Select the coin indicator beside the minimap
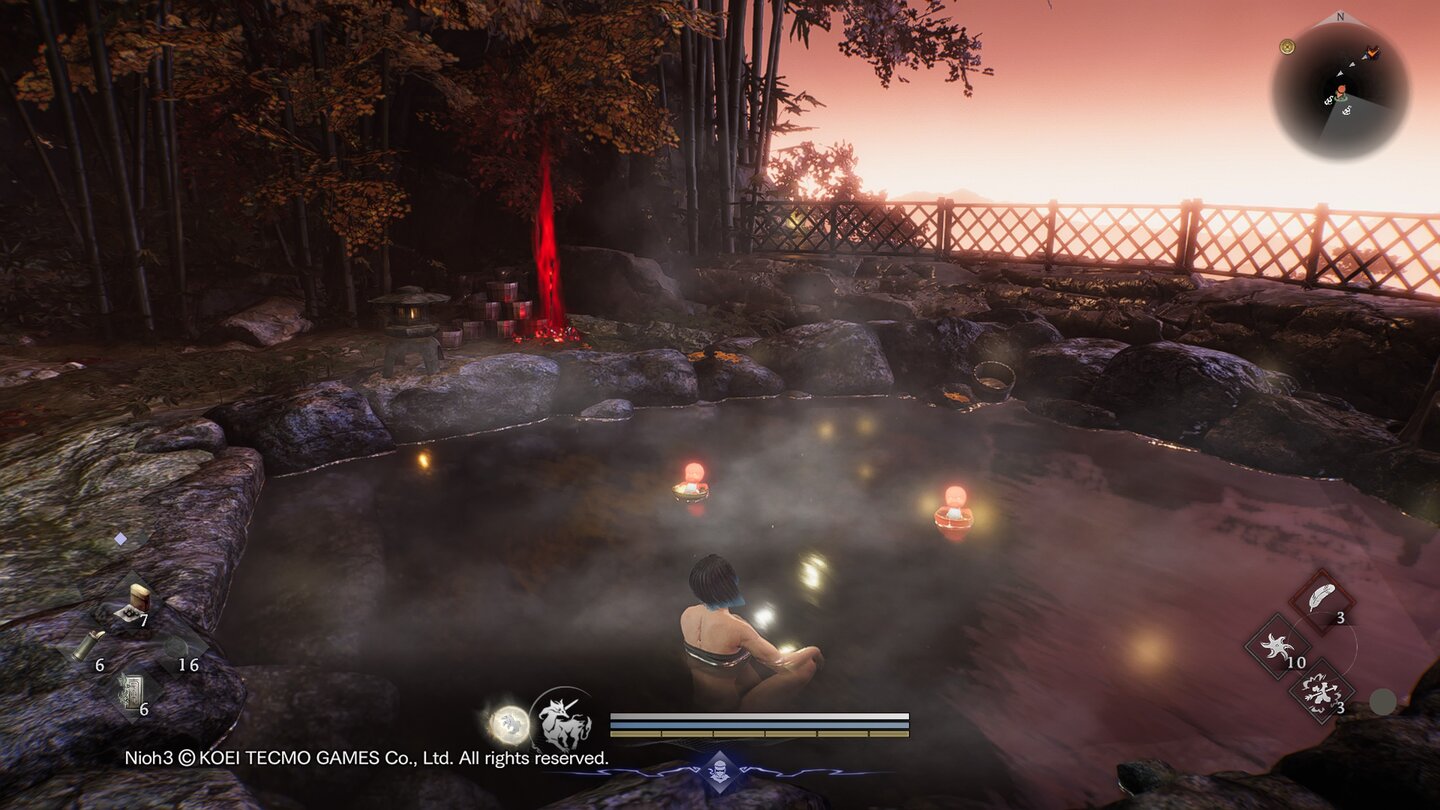The image size is (1440, 810). tap(1287, 48)
